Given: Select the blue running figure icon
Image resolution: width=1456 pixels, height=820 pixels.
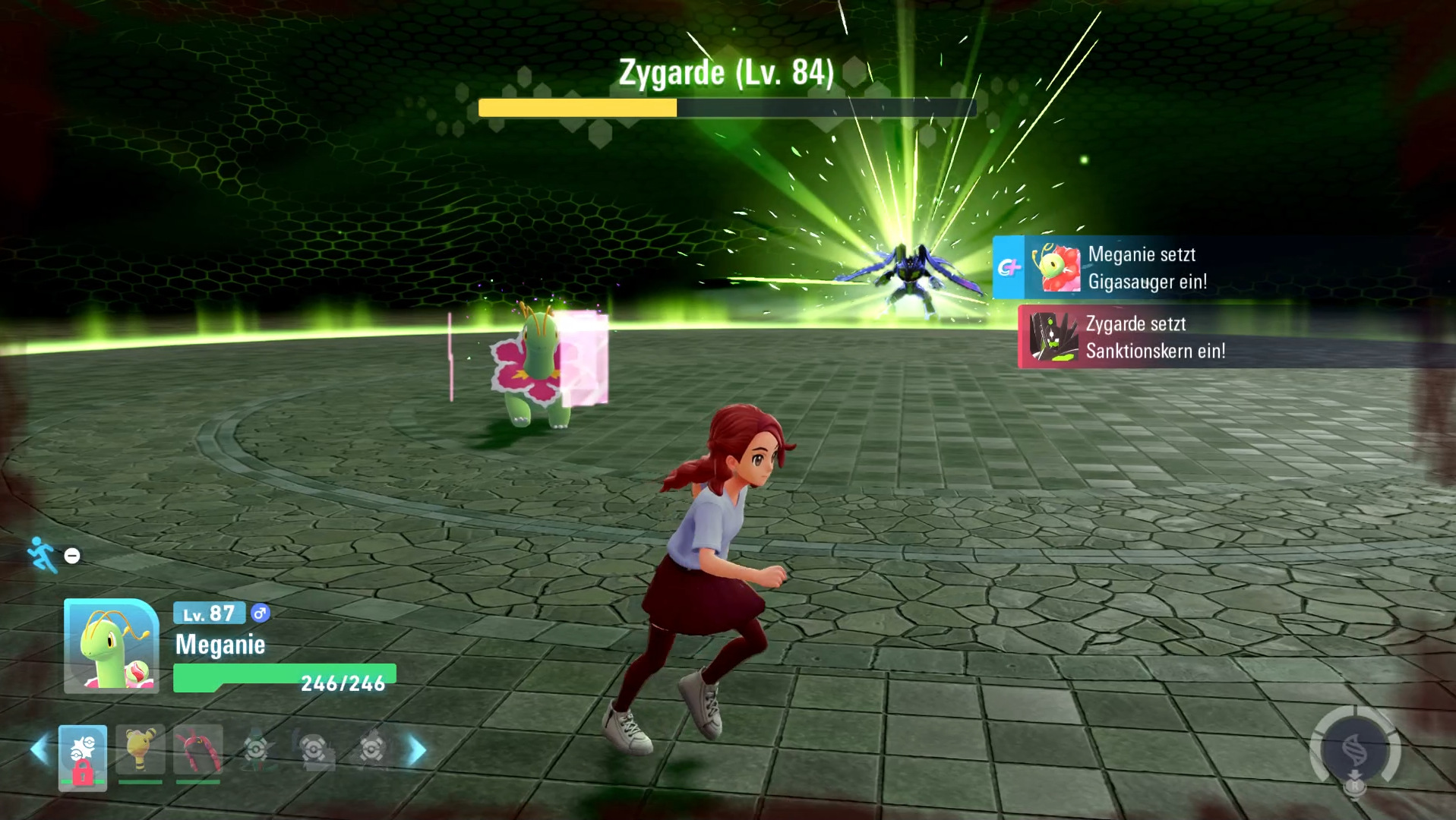Looking at the screenshot, I should [43, 554].
